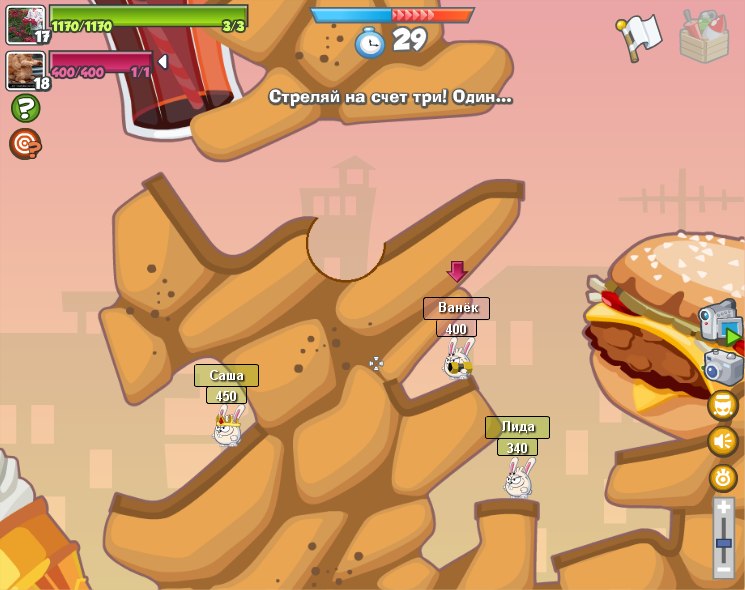The image size is (745, 590).
Task: Open the green question mark help button
Action: coord(25,108)
